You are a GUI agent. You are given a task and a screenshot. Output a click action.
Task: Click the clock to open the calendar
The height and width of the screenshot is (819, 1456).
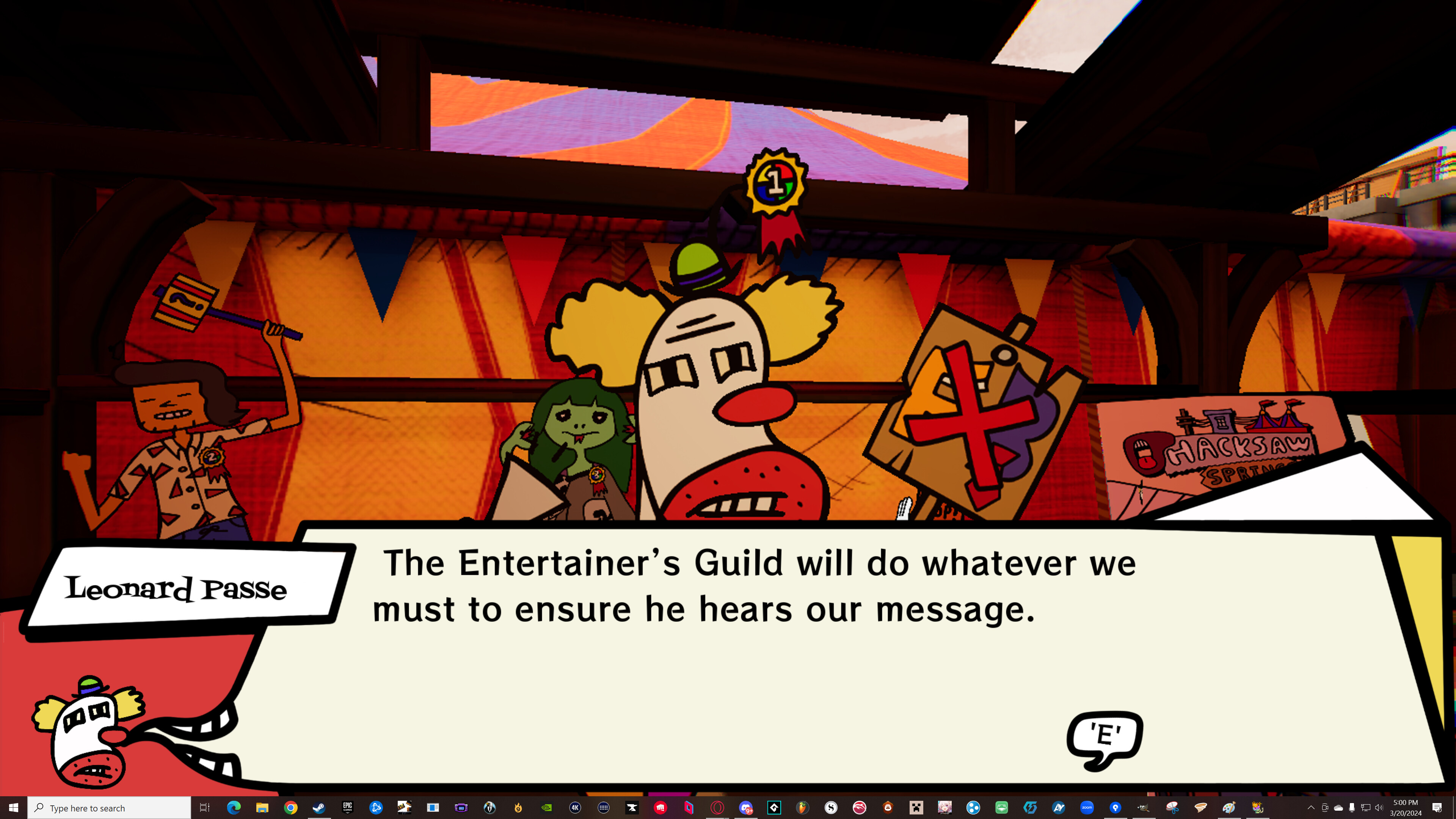tap(1405, 807)
